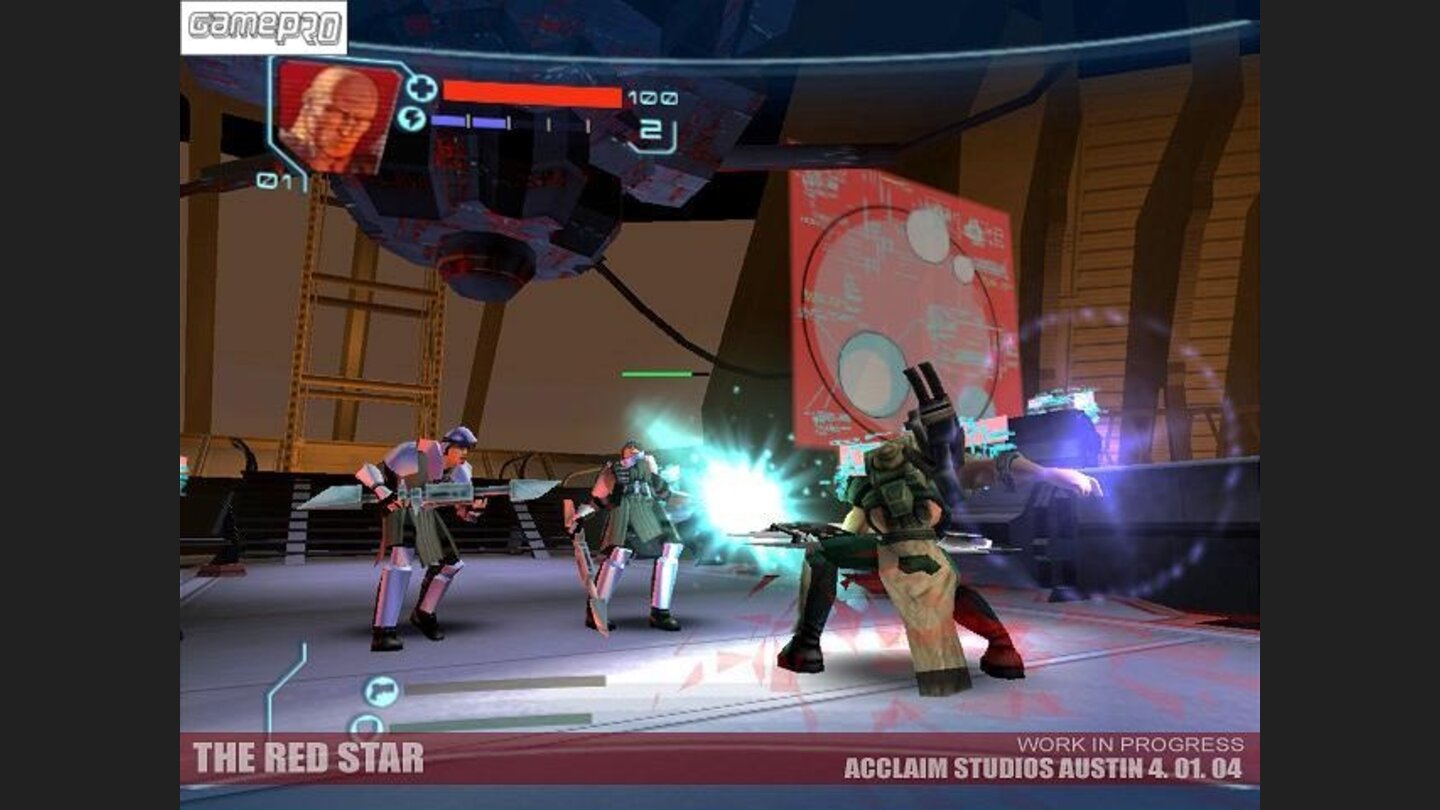This screenshot has width=1440, height=810.
Task: Click the pistol weapon icon bottom-left
Action: (x=380, y=690)
